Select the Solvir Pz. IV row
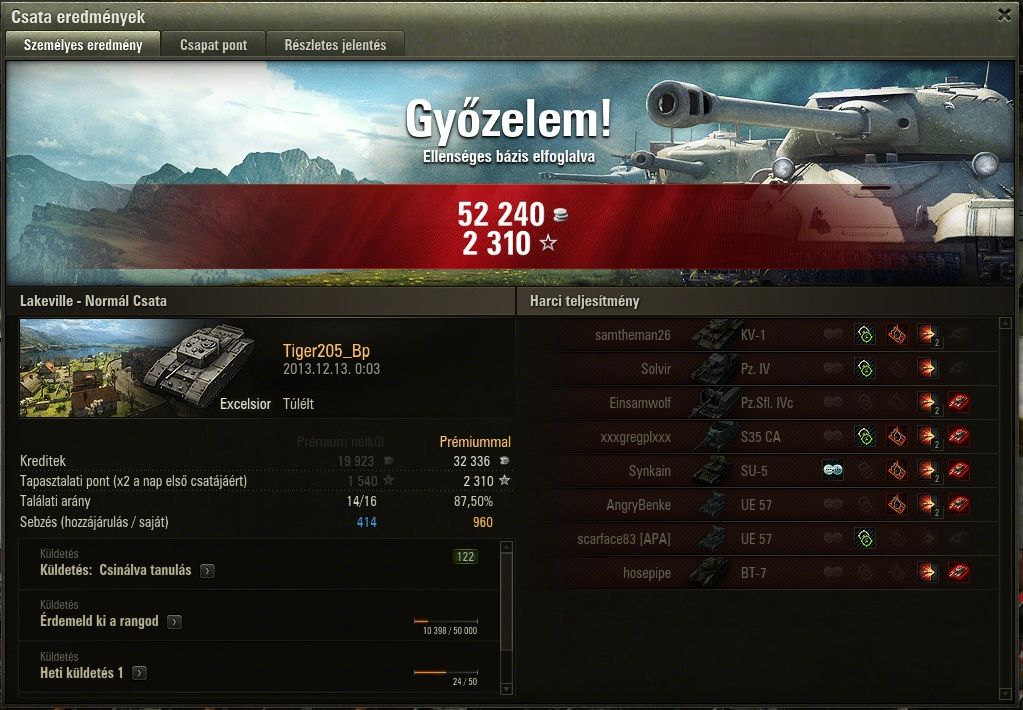 point(760,369)
